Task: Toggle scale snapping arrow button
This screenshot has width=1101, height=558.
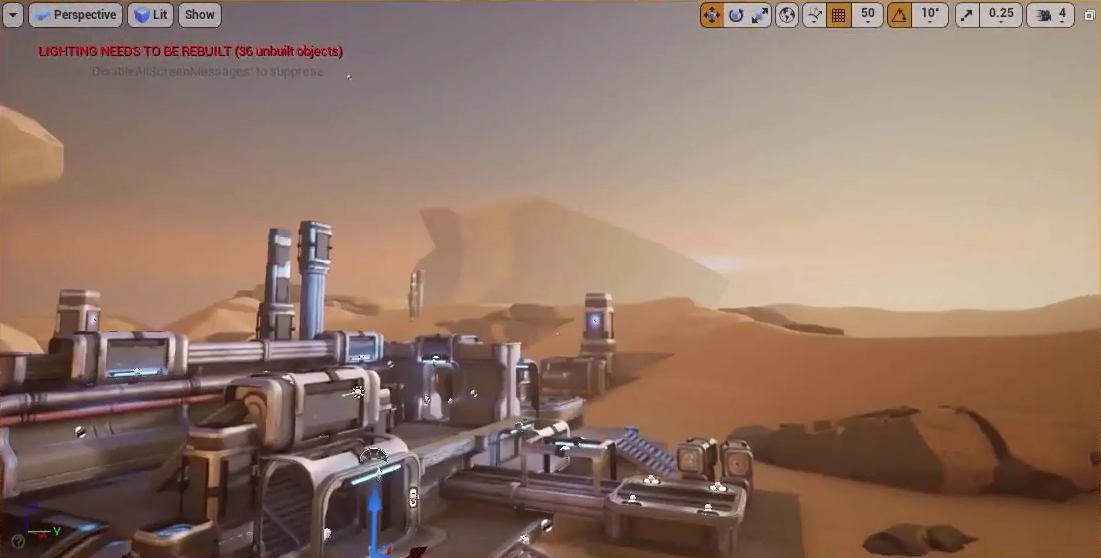Action: coord(967,15)
